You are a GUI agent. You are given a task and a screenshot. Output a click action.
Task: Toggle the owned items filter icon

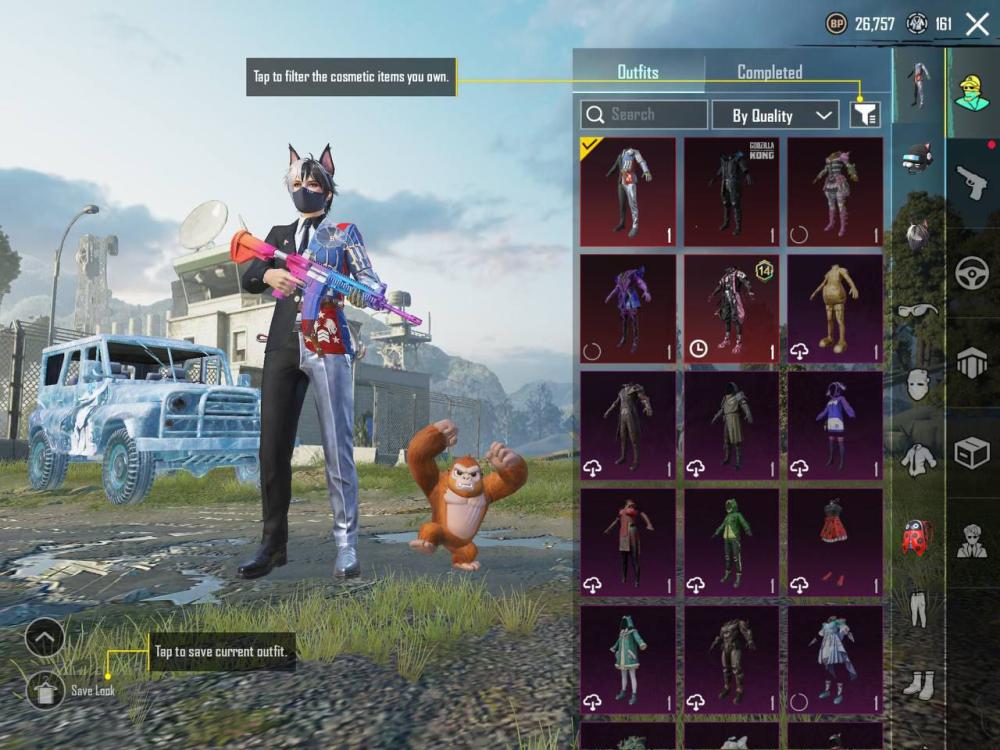[865, 115]
